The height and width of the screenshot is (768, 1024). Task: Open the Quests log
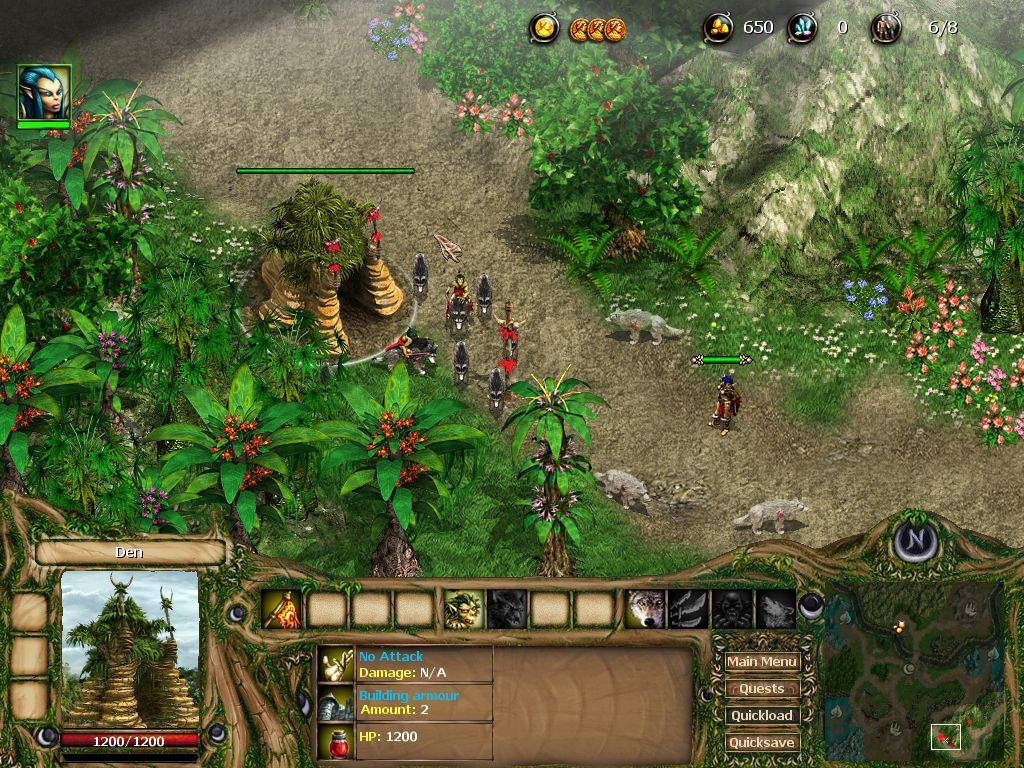point(762,689)
